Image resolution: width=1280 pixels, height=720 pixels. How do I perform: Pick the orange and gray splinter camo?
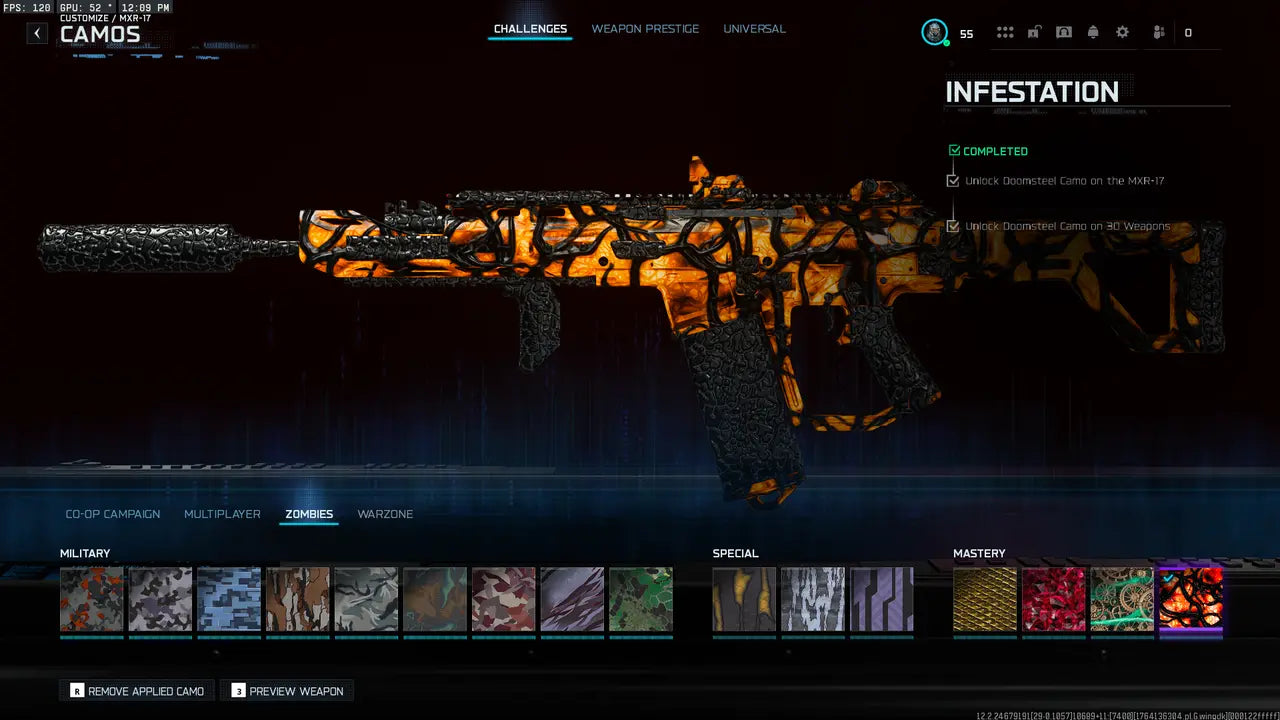click(x=92, y=599)
